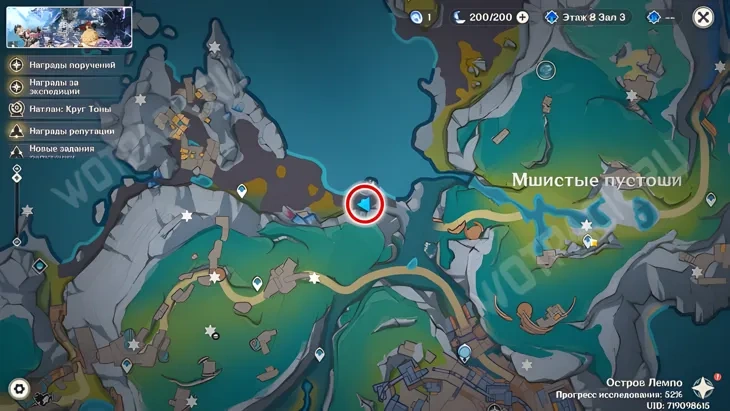This screenshot has height=411, width=730.
Task: Select the round domain icon in the teal water
Action: pyautogui.click(x=545, y=70)
